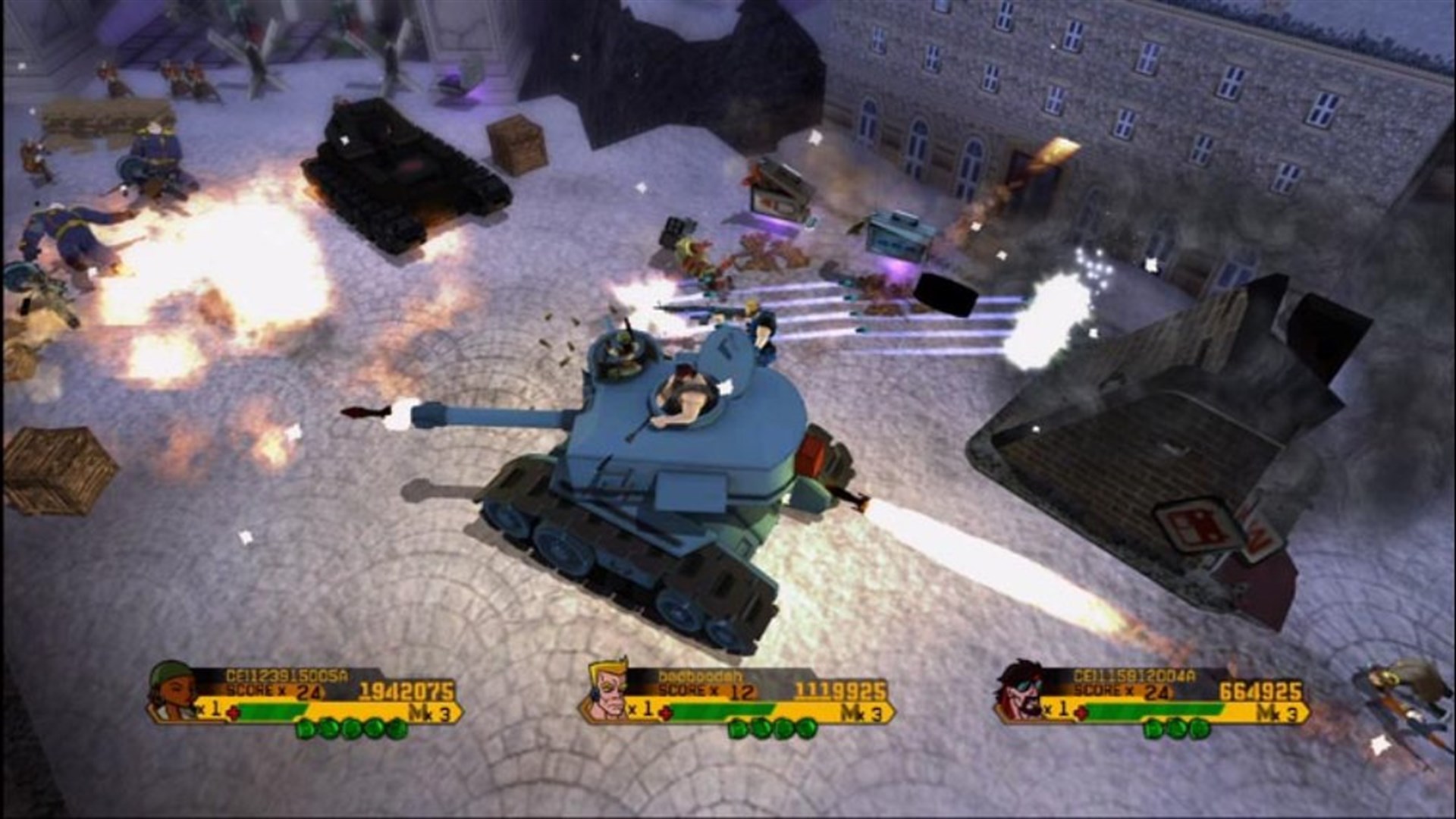Select the first green grenade gem under player one
This screenshot has height=819, width=1456.
305,730
